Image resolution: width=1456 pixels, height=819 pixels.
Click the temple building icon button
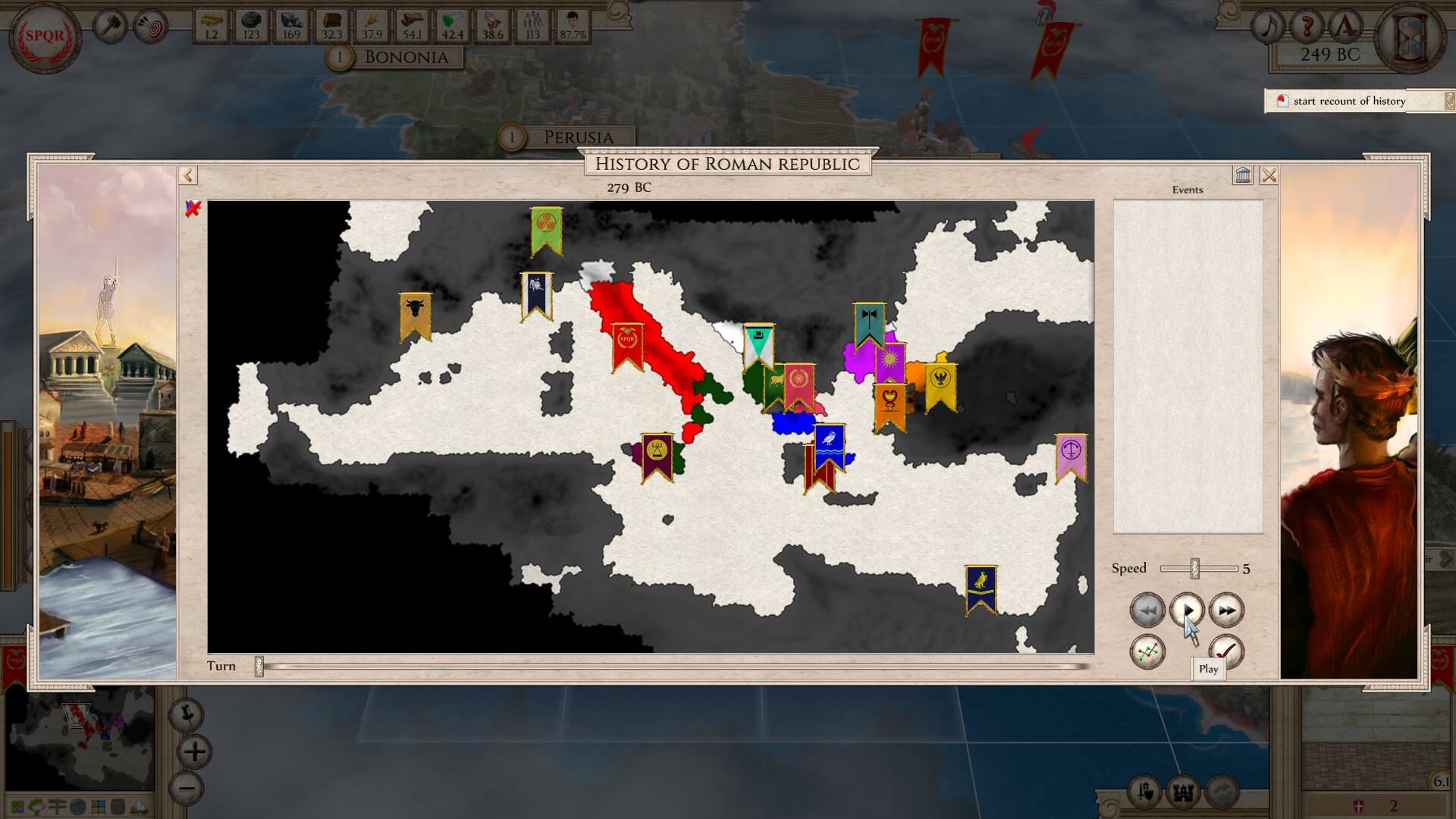[1243, 176]
